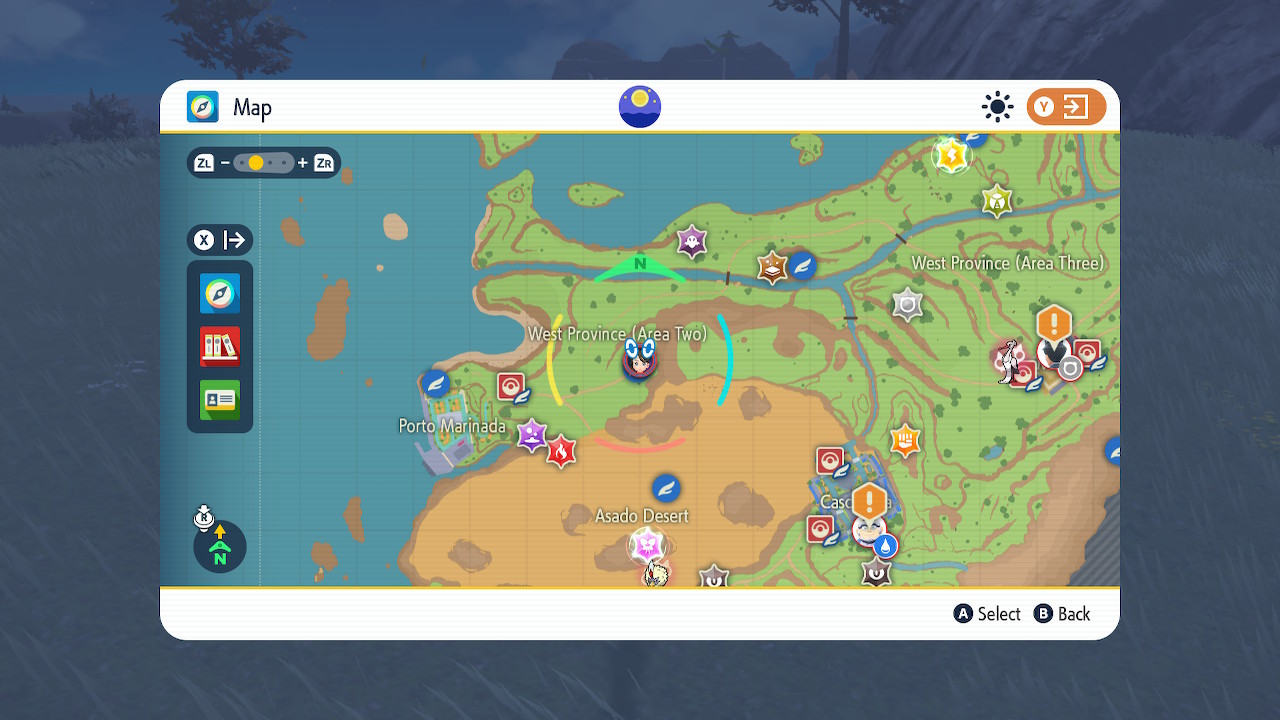Choose the grey steel Tera Raid crystal

coord(907,305)
